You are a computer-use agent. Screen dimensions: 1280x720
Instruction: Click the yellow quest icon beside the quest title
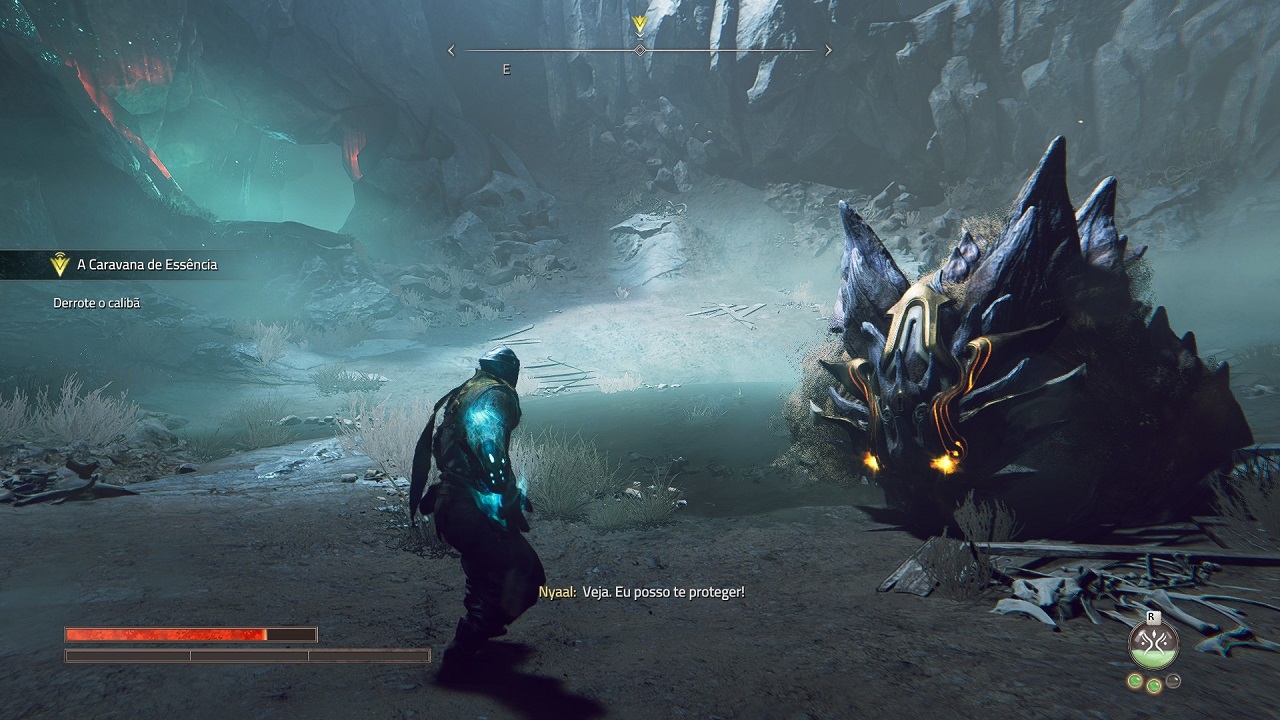click(60, 265)
